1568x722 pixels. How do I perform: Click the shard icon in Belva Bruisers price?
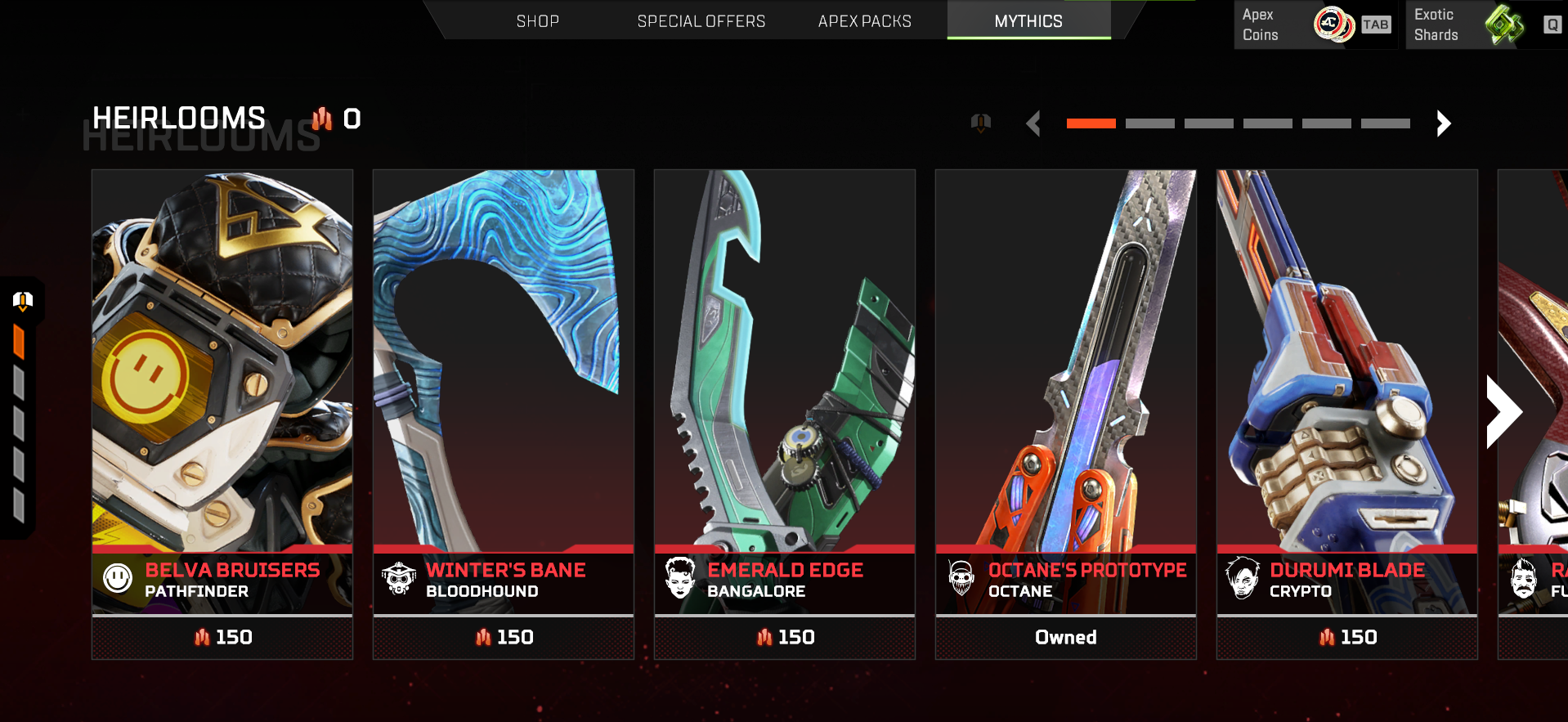click(204, 637)
